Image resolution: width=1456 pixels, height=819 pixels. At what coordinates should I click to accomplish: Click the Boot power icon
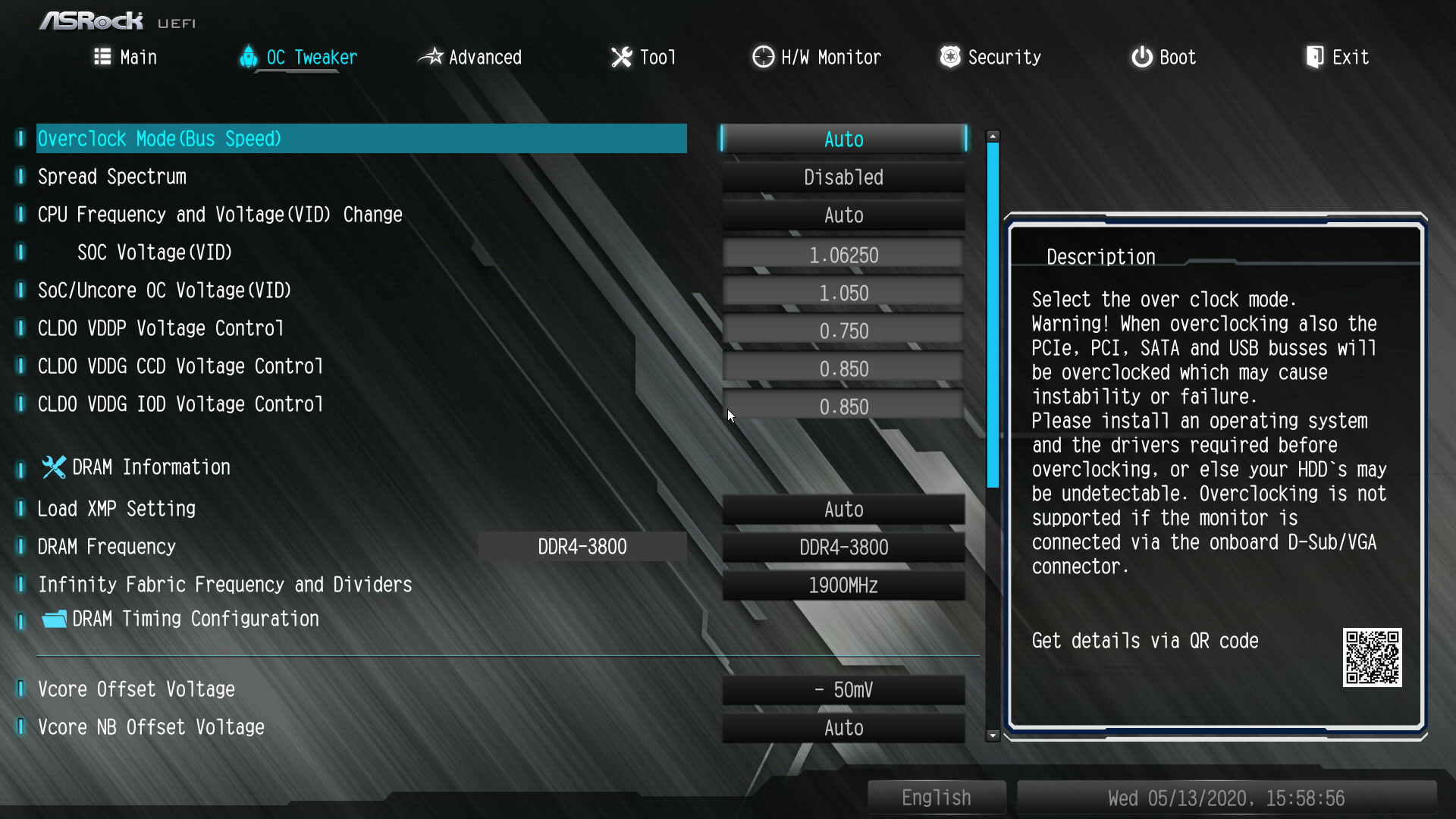point(1141,56)
